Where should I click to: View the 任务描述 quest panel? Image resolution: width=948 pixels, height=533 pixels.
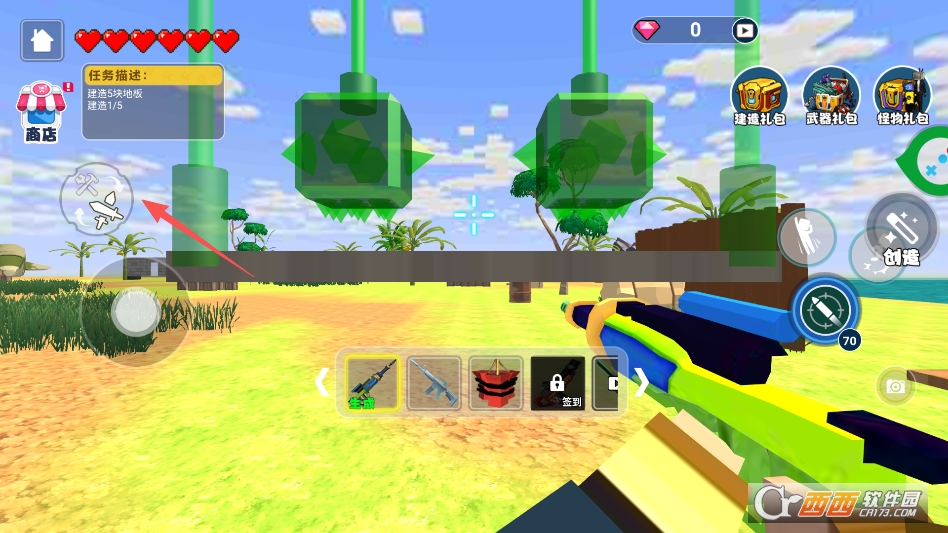click(x=153, y=102)
